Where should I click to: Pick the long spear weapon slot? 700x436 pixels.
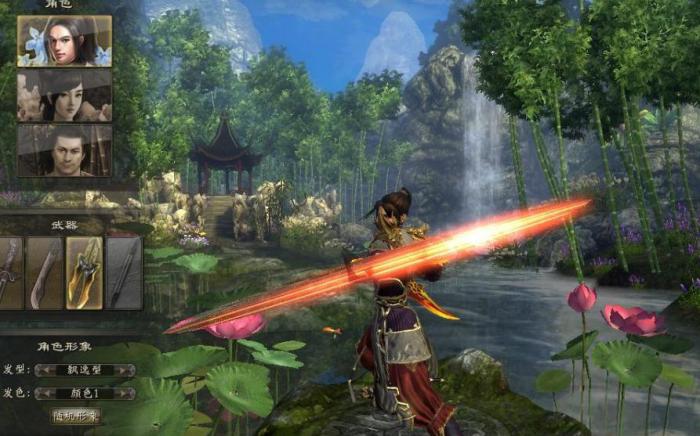pos(124,272)
